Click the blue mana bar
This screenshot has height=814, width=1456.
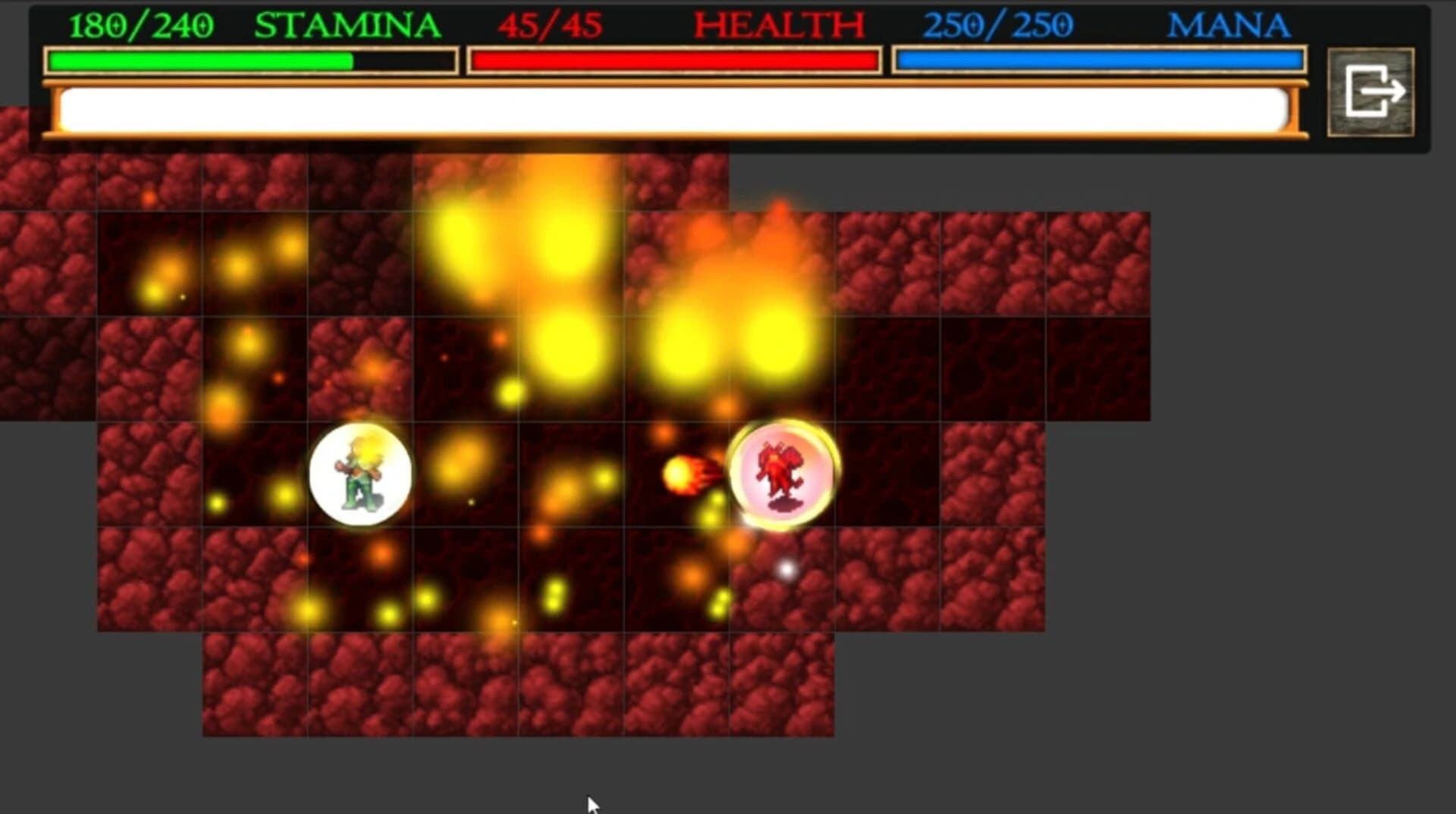1100,58
